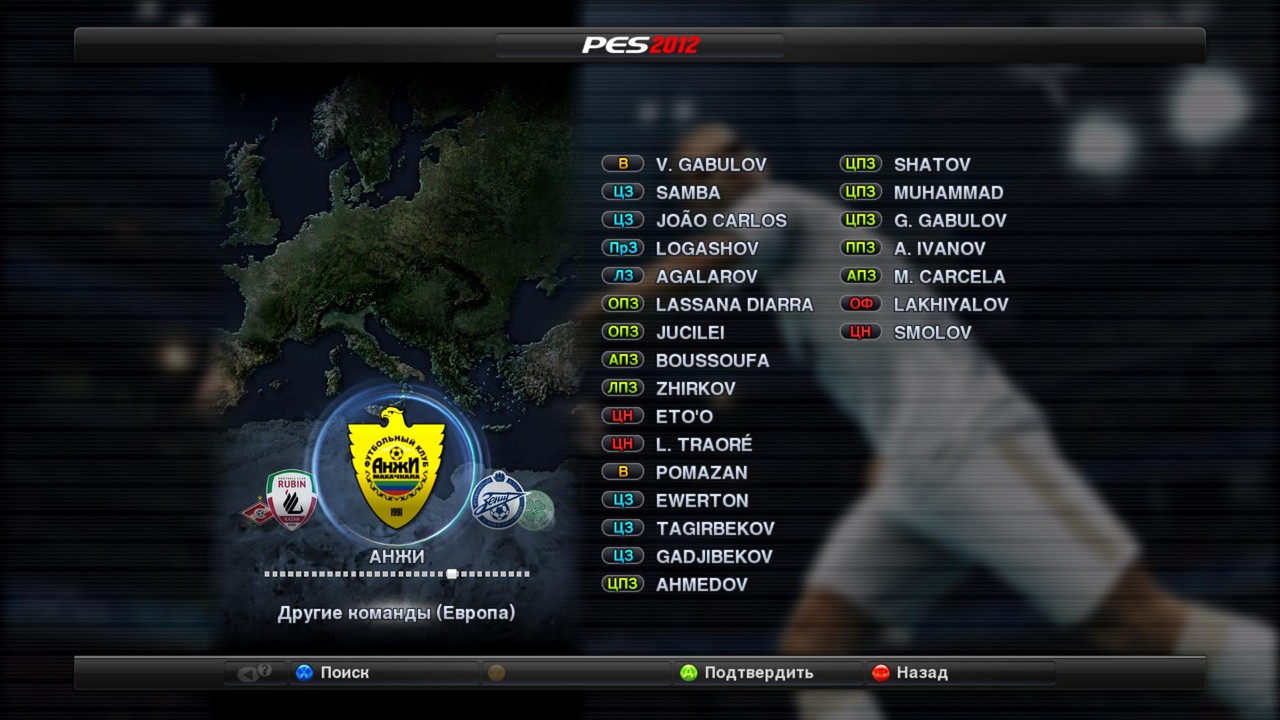Pick the Zenit team crest
Image resolution: width=1280 pixels, height=720 pixels.
click(498, 499)
